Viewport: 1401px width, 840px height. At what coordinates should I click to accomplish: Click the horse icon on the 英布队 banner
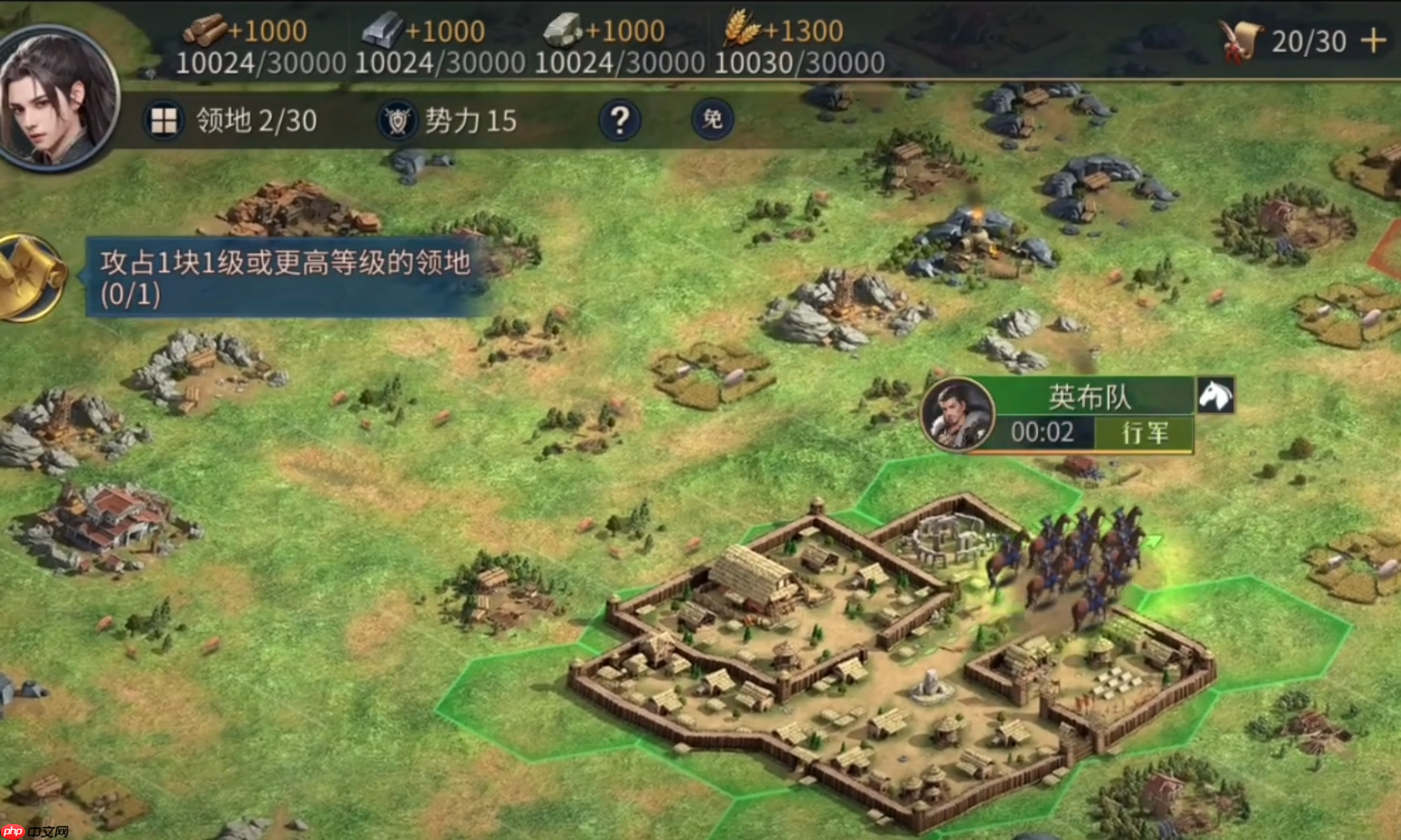[1217, 396]
